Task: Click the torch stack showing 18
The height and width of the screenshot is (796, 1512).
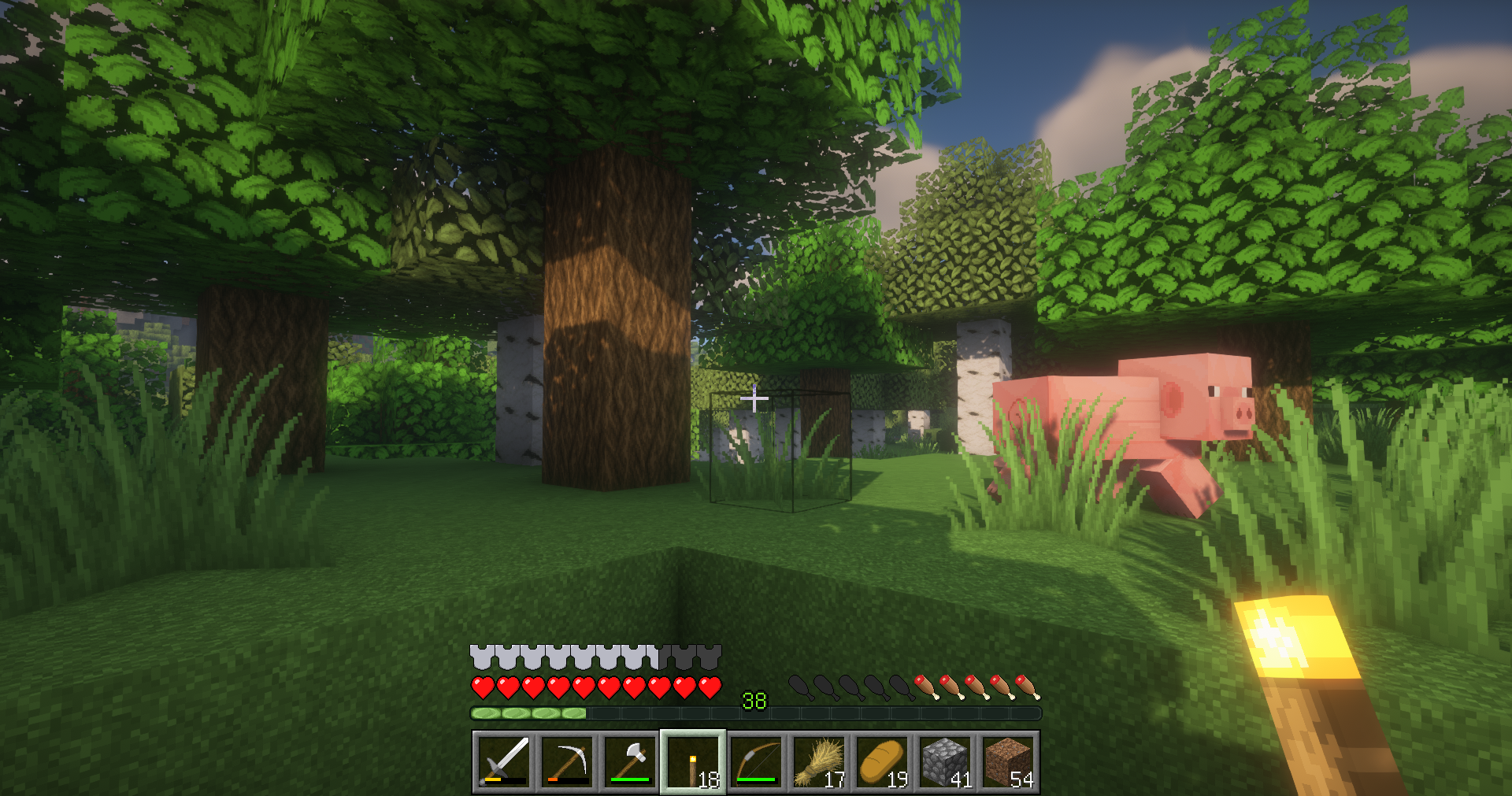Action: [694, 763]
